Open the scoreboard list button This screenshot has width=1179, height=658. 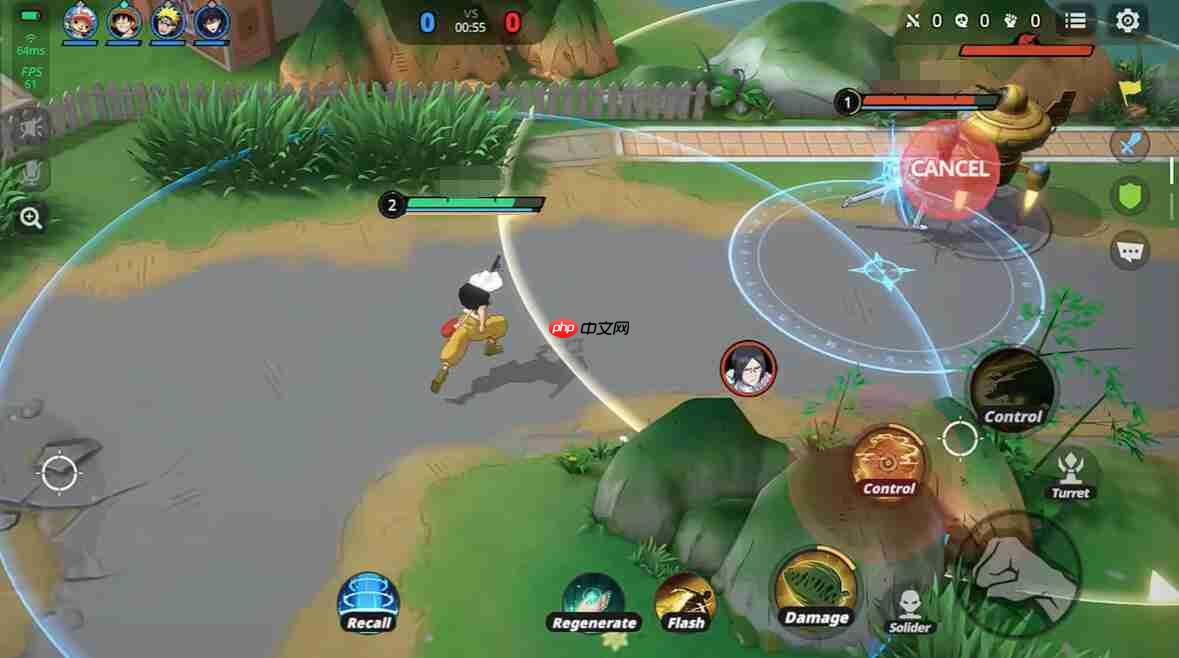click(x=1075, y=20)
